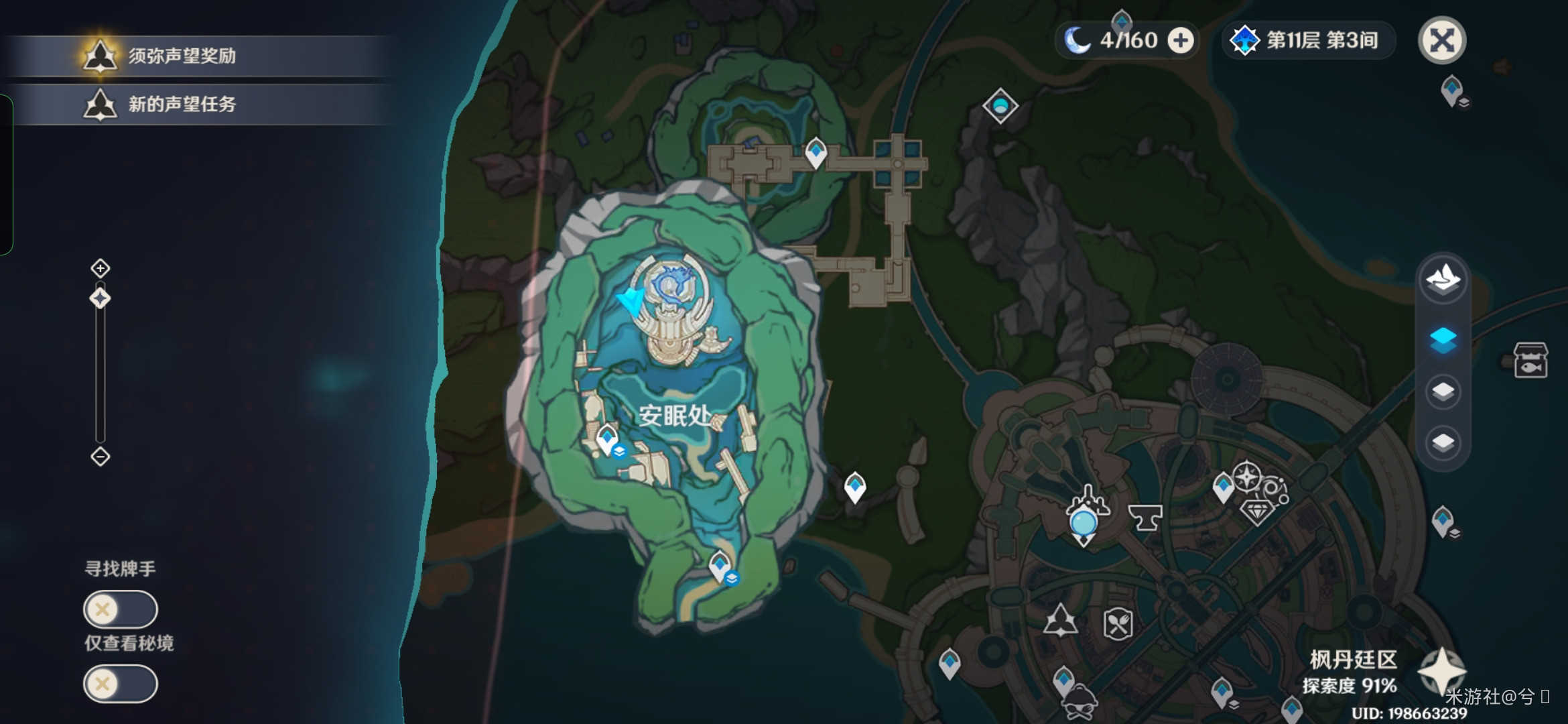This screenshot has width=1568, height=724.
Task: Select the blacksmith anvil marker
Action: pyautogui.click(x=1145, y=518)
